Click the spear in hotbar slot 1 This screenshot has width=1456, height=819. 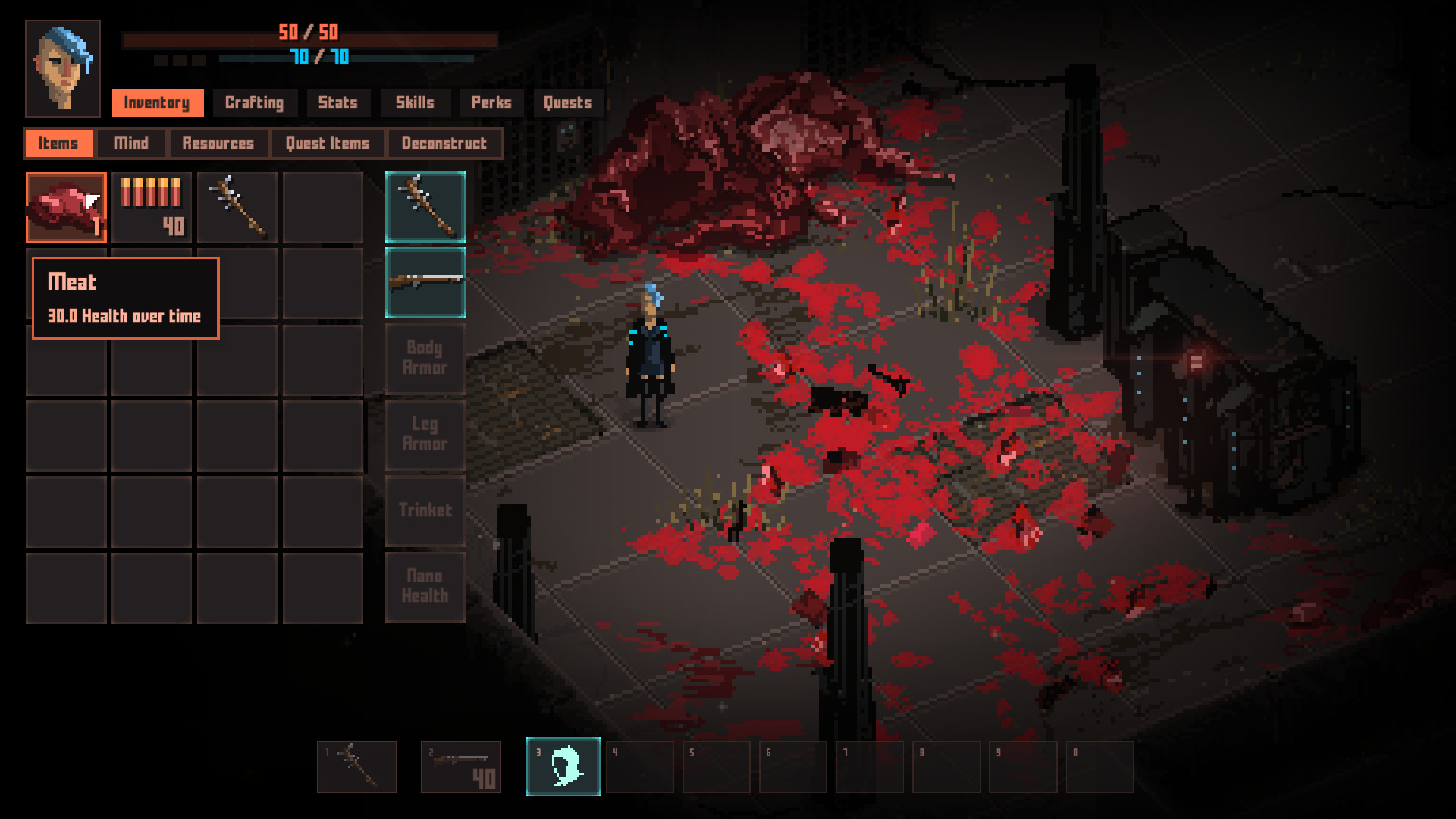[356, 767]
